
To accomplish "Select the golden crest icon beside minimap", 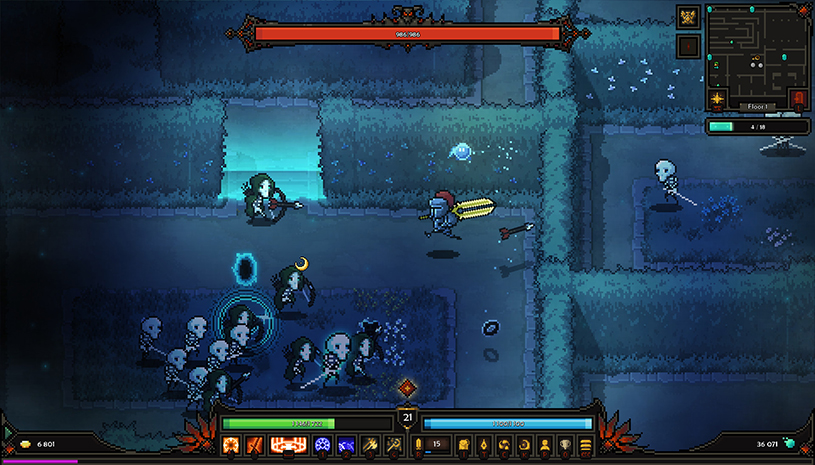I will tap(687, 16).
